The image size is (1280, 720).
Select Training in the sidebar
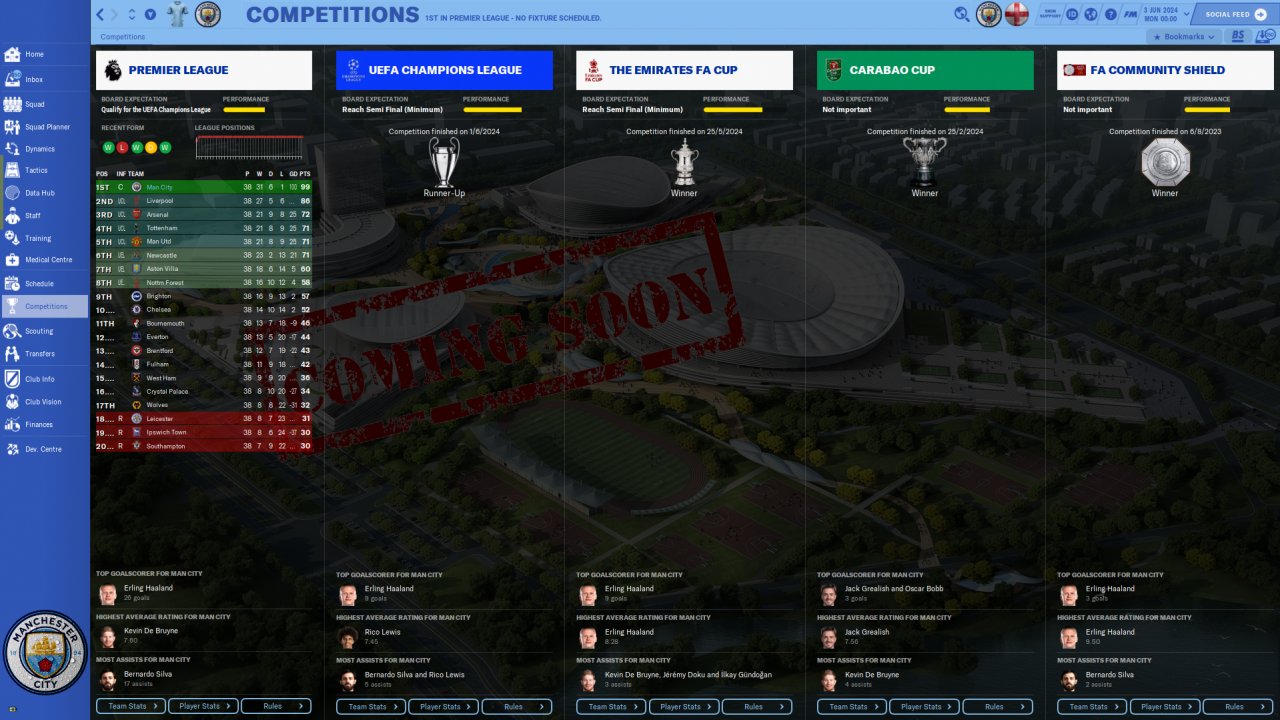click(x=38, y=238)
